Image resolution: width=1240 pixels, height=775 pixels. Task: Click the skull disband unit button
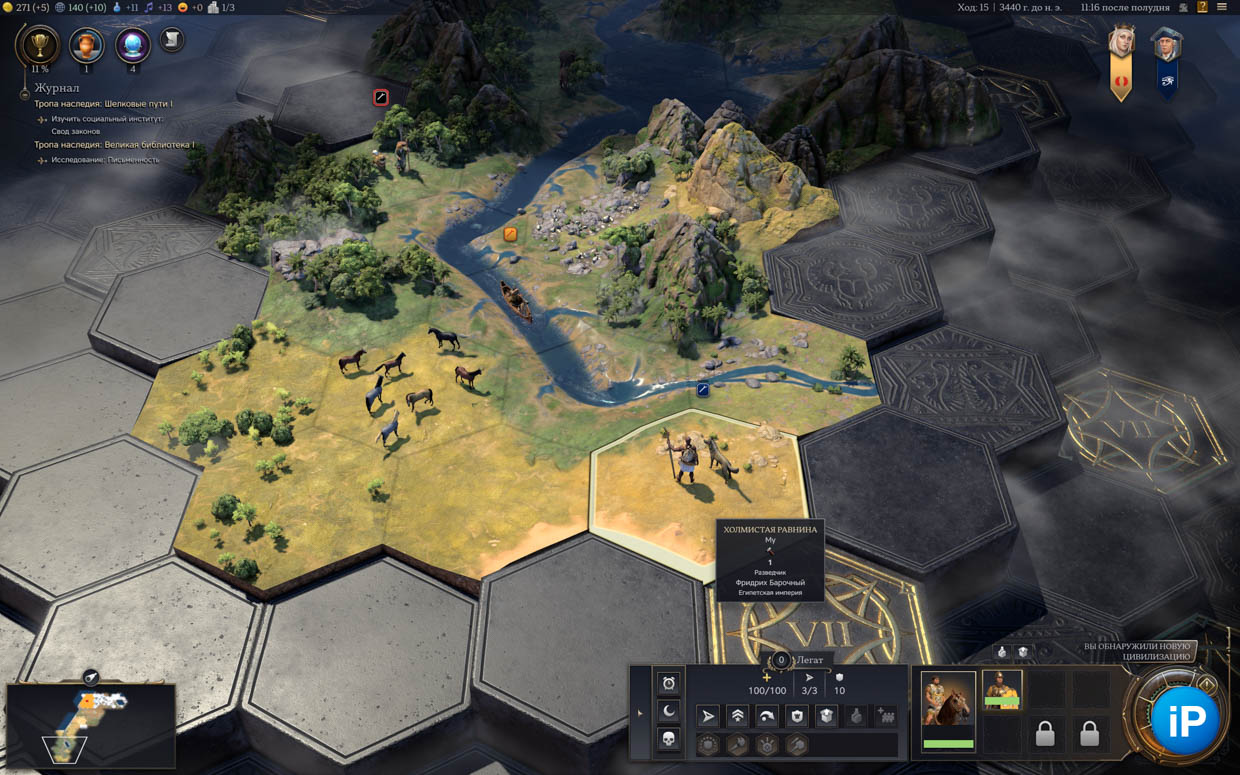coord(669,739)
